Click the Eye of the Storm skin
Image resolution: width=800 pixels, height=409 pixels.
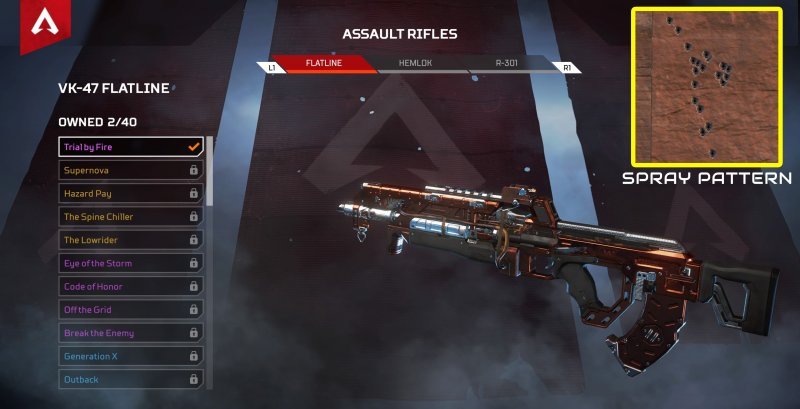131,263
